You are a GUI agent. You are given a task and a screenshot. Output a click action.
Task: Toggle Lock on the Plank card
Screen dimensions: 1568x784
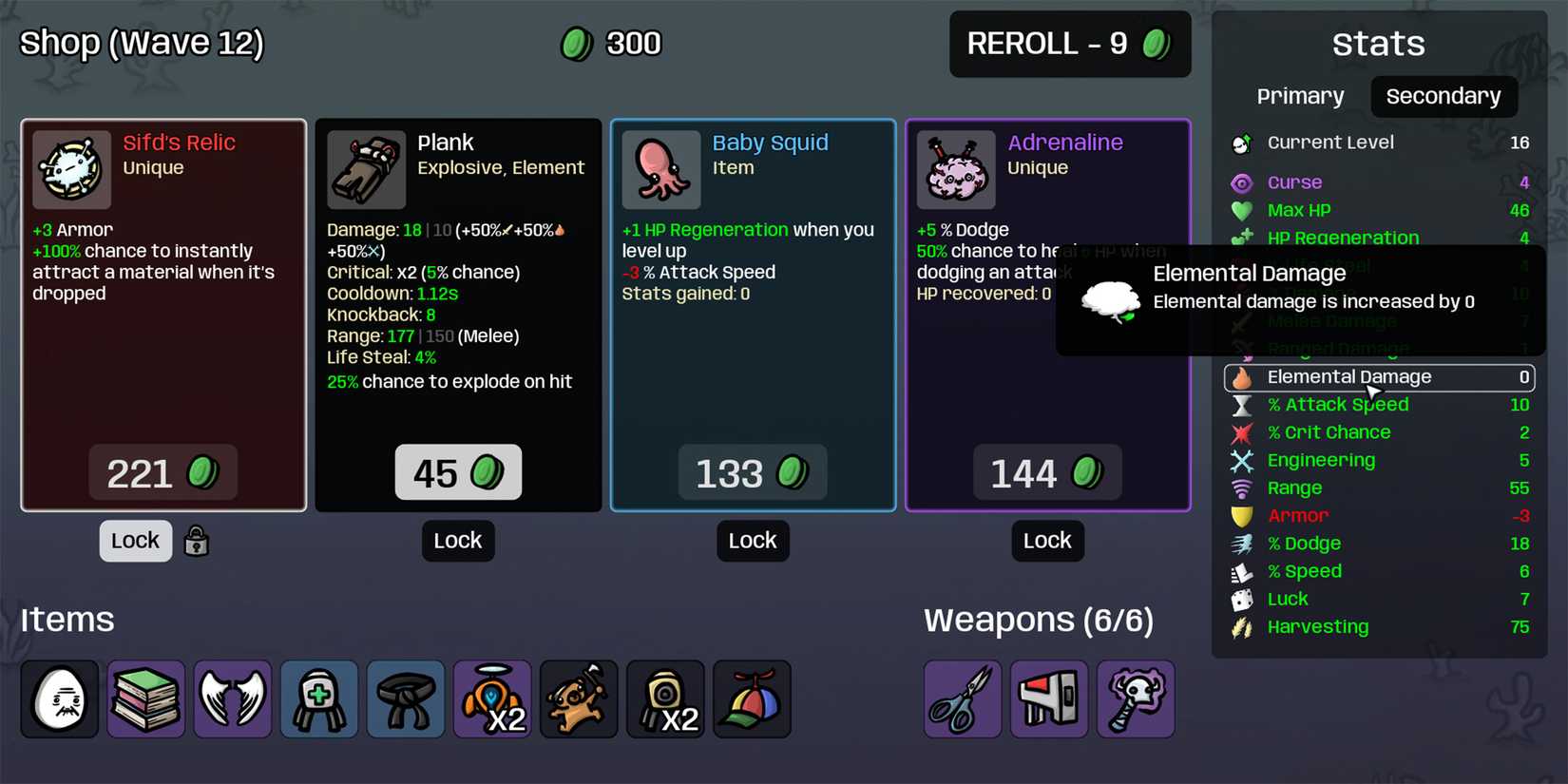point(457,541)
